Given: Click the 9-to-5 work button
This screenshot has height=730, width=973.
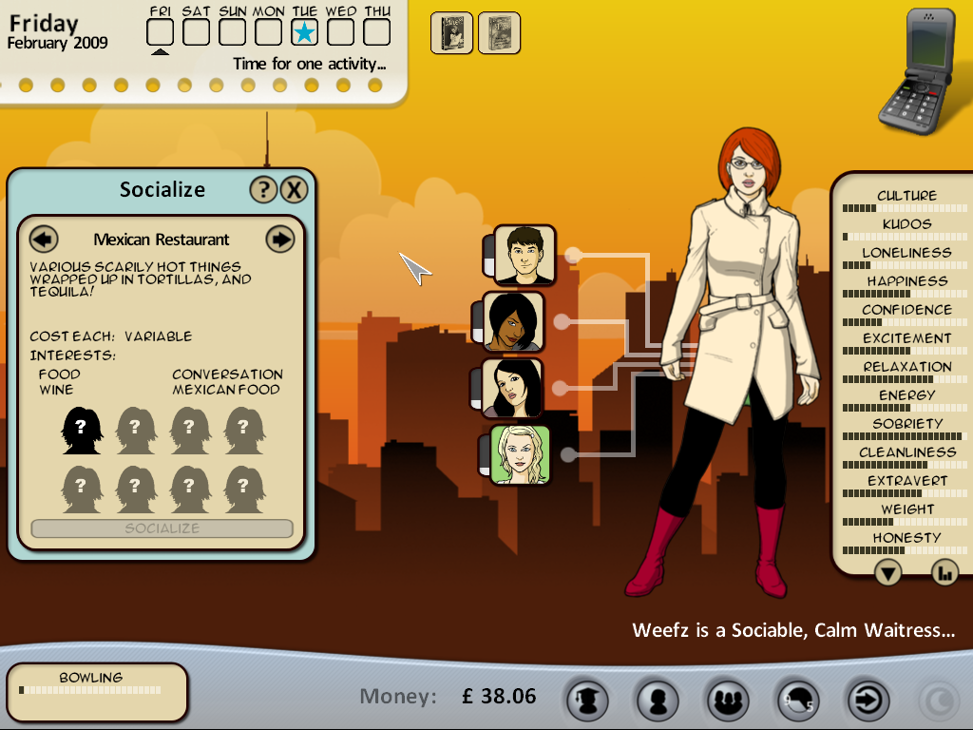Looking at the screenshot, I should coord(797,700).
